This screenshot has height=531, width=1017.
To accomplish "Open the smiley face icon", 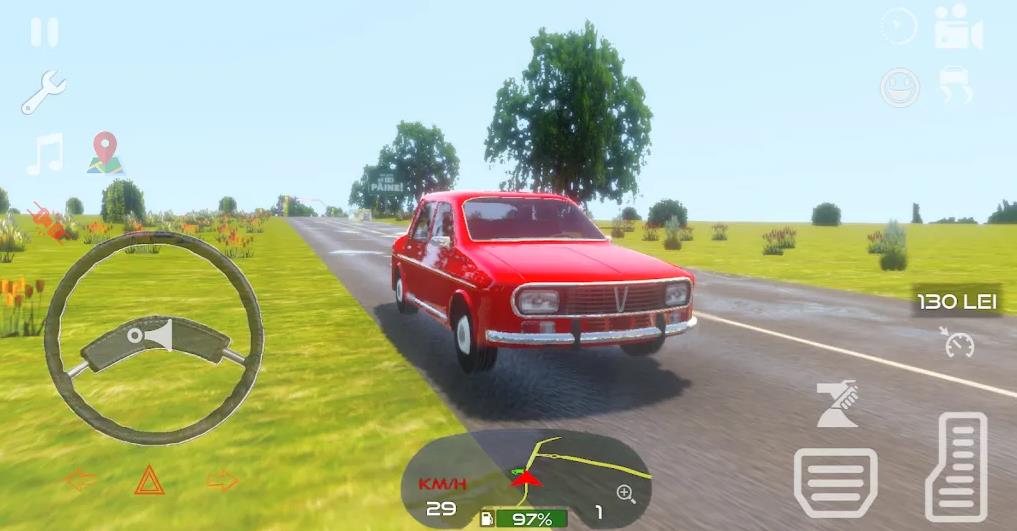I will 899,88.
